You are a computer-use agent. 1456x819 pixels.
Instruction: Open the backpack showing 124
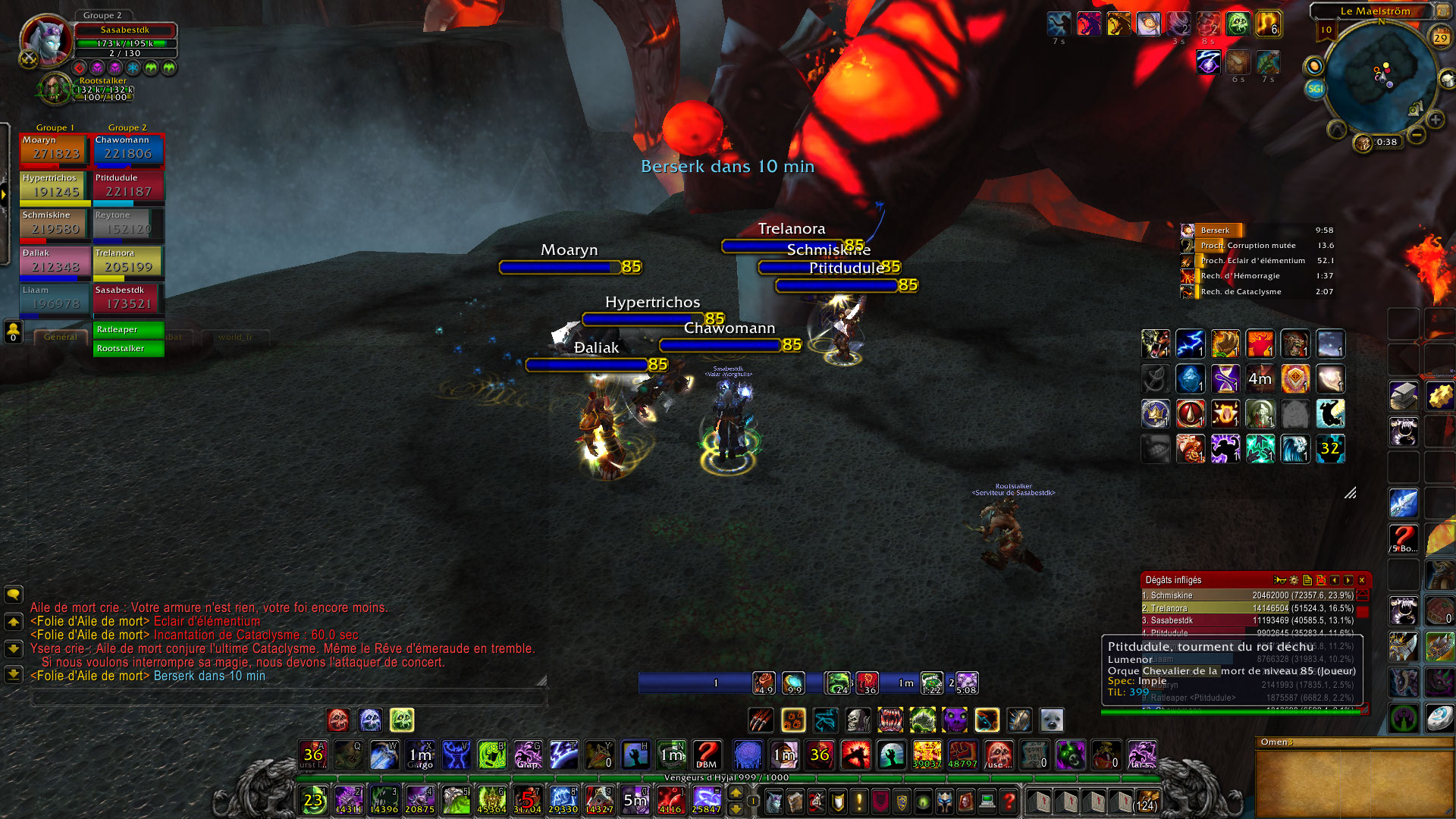tap(1145, 802)
